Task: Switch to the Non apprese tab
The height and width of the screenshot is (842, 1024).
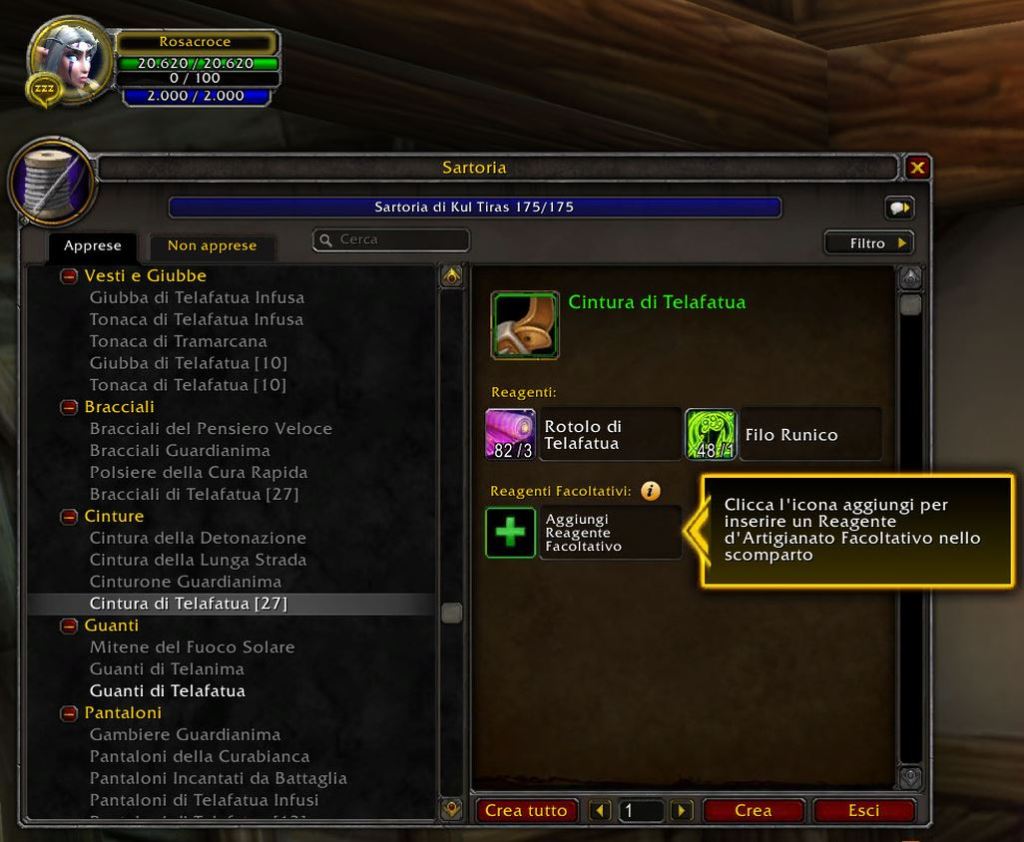Action: pyautogui.click(x=211, y=245)
